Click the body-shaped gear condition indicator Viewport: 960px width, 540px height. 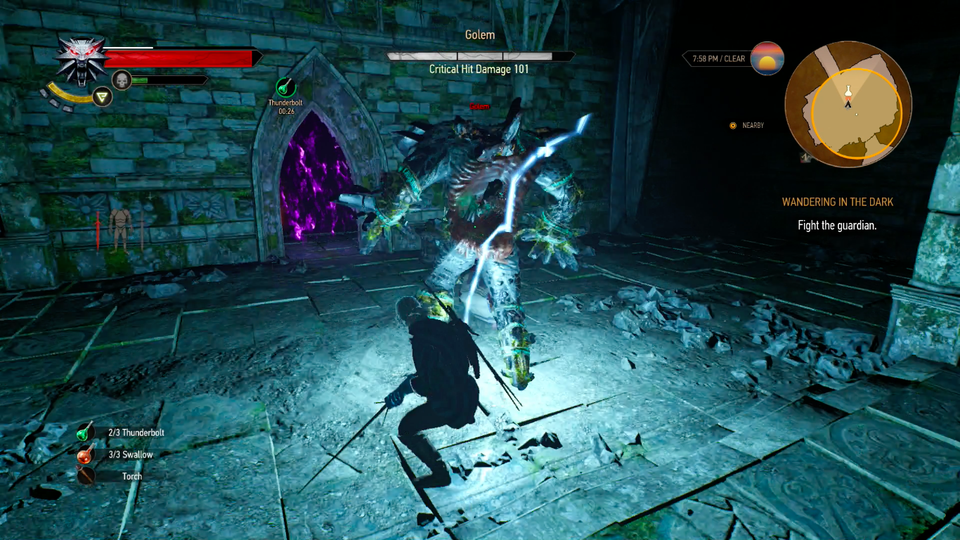121,227
